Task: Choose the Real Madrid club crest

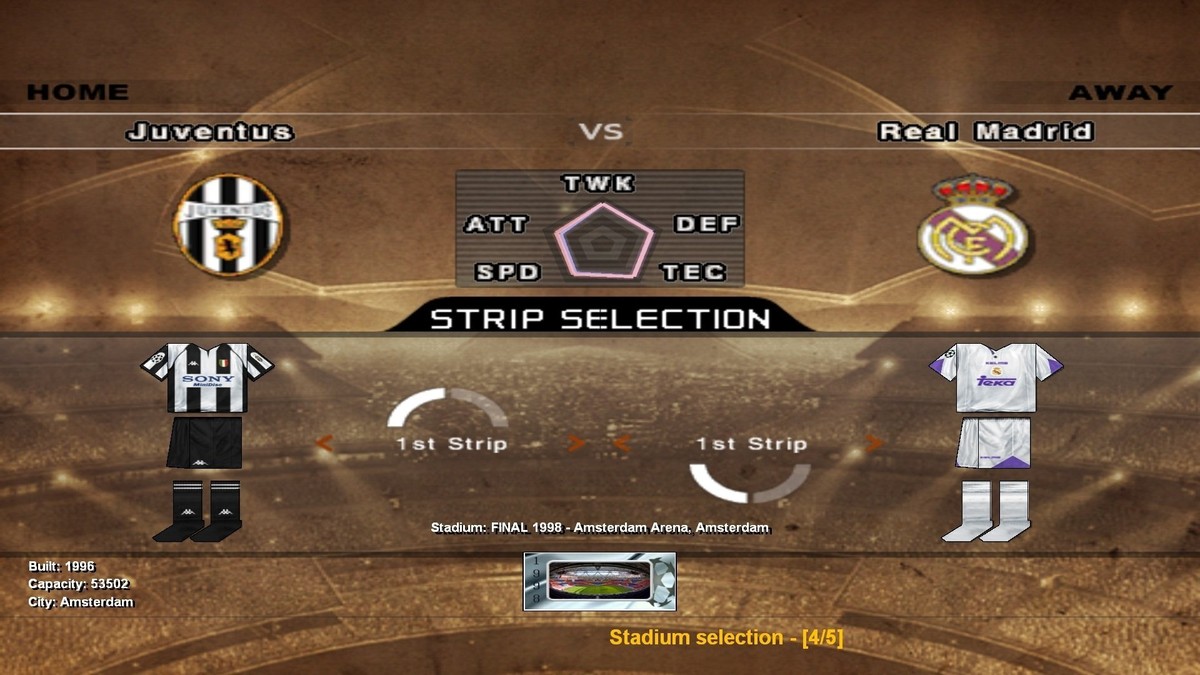Action: (972, 226)
